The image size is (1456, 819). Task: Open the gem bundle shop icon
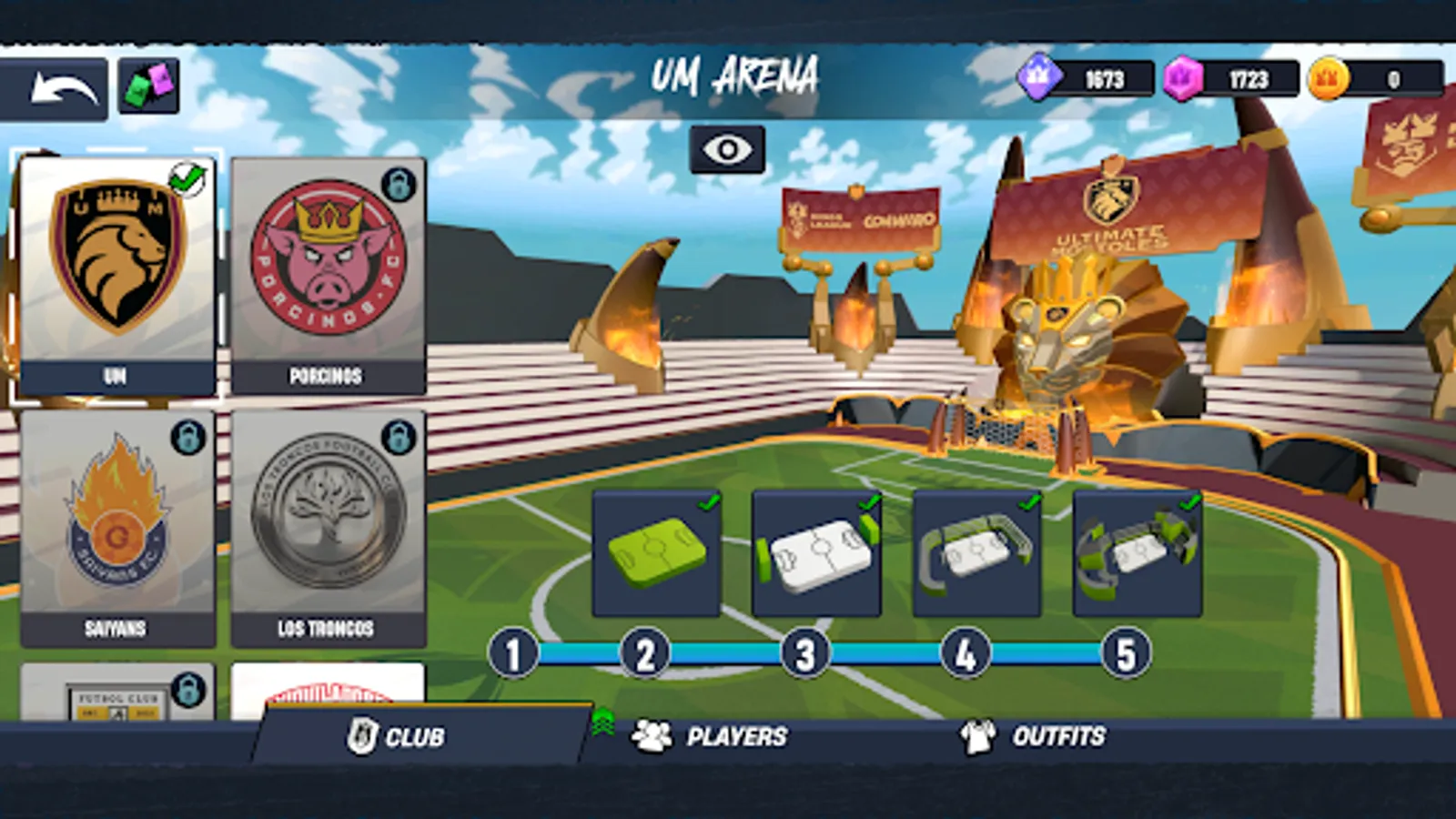(148, 84)
